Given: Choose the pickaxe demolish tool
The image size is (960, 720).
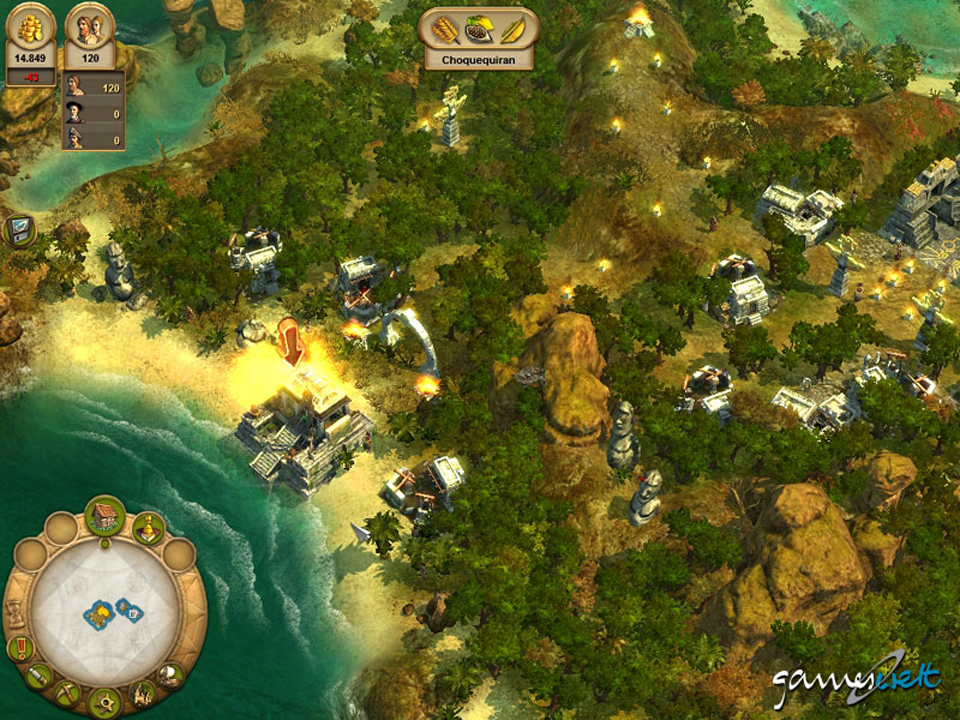Looking at the screenshot, I should click(x=68, y=693).
